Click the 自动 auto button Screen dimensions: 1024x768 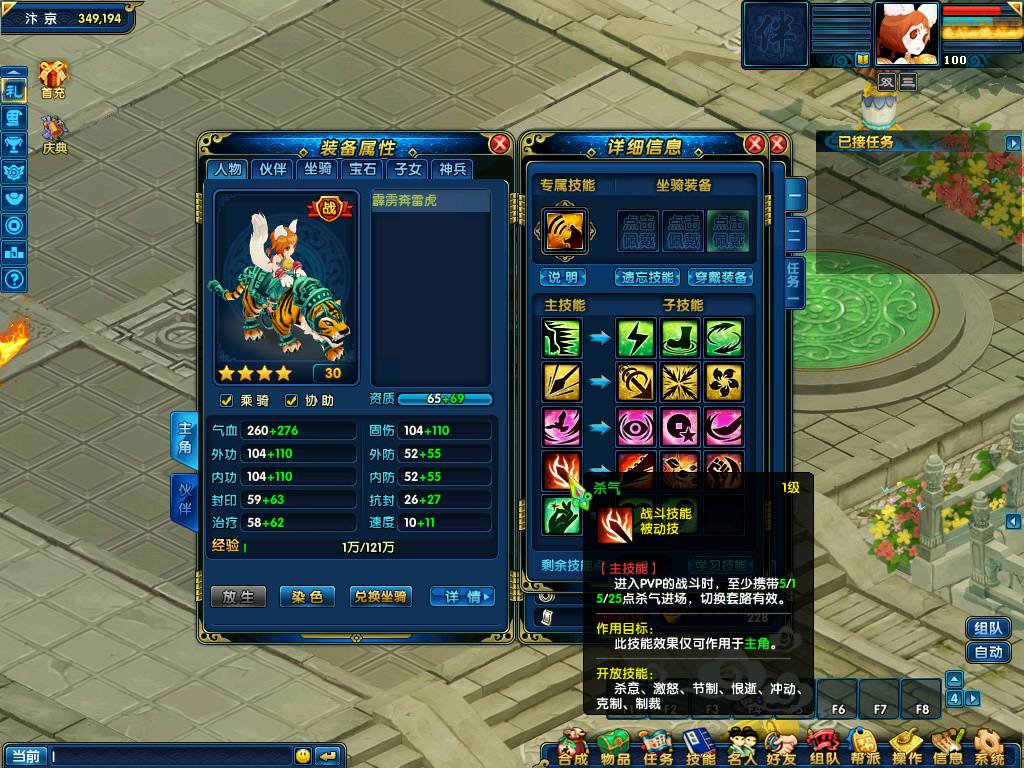click(x=988, y=652)
